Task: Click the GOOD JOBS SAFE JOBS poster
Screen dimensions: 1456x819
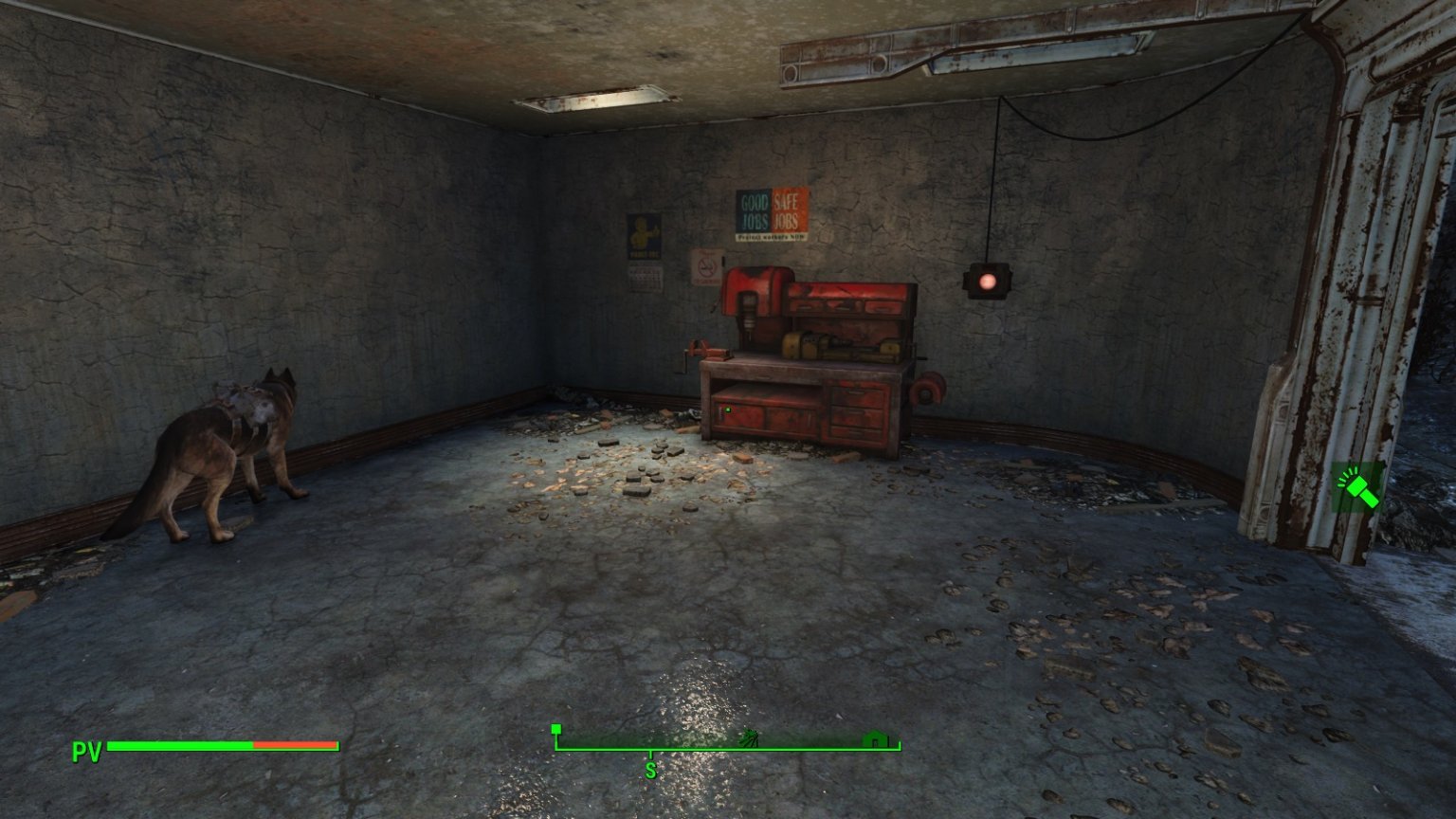Action: pyautogui.click(x=770, y=213)
